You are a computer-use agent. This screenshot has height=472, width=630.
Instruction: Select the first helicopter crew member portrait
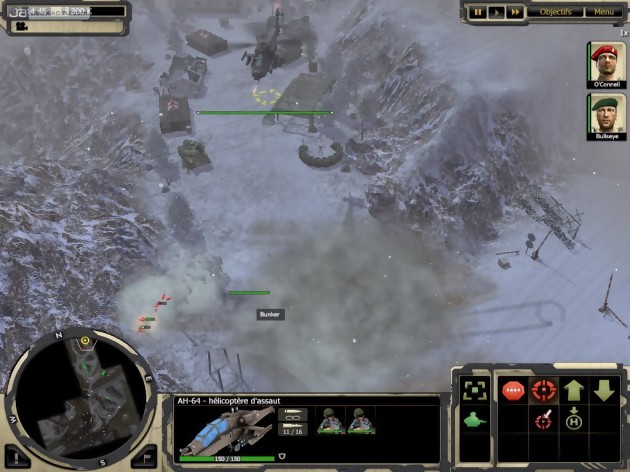coord(330,422)
